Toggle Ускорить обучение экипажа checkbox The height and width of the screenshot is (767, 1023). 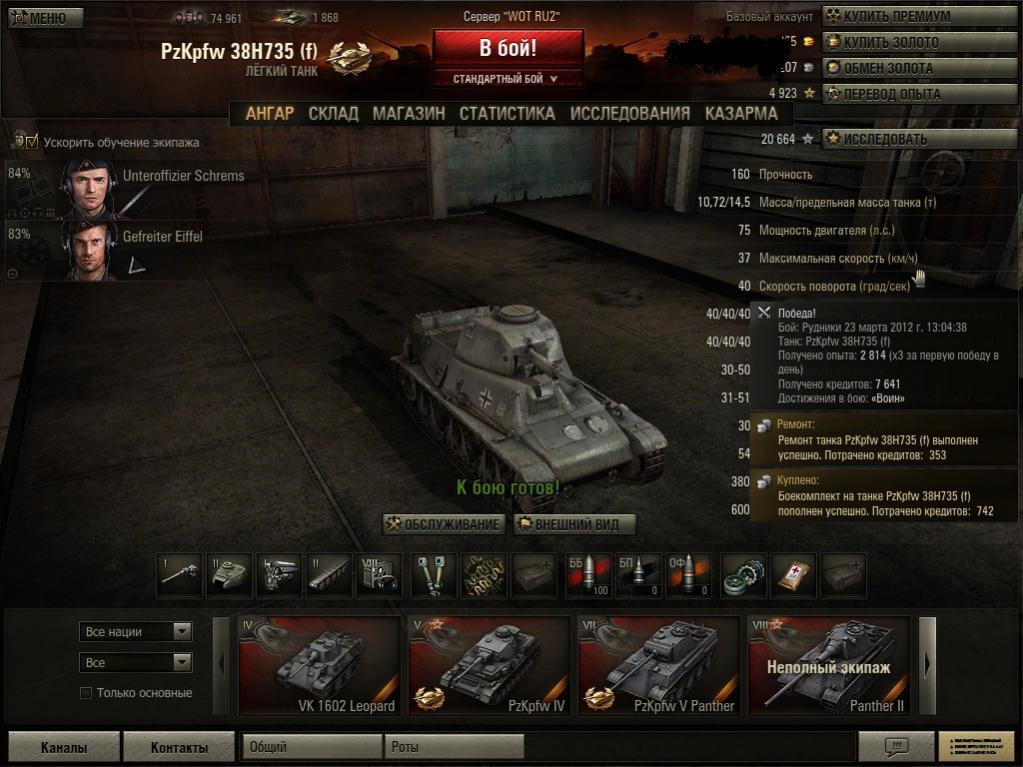[x=30, y=142]
